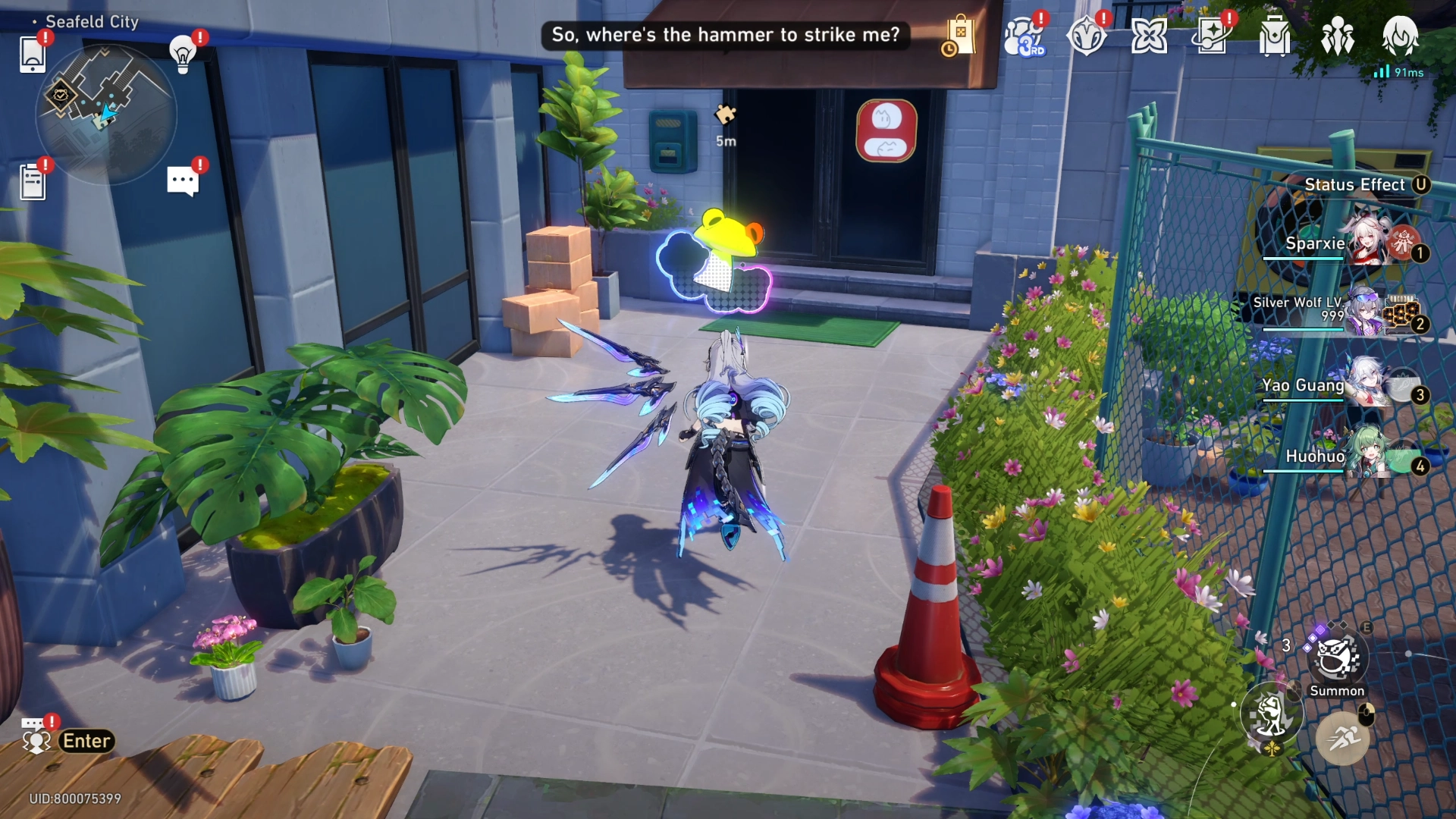Open the team lineup icon

pos(1337,36)
